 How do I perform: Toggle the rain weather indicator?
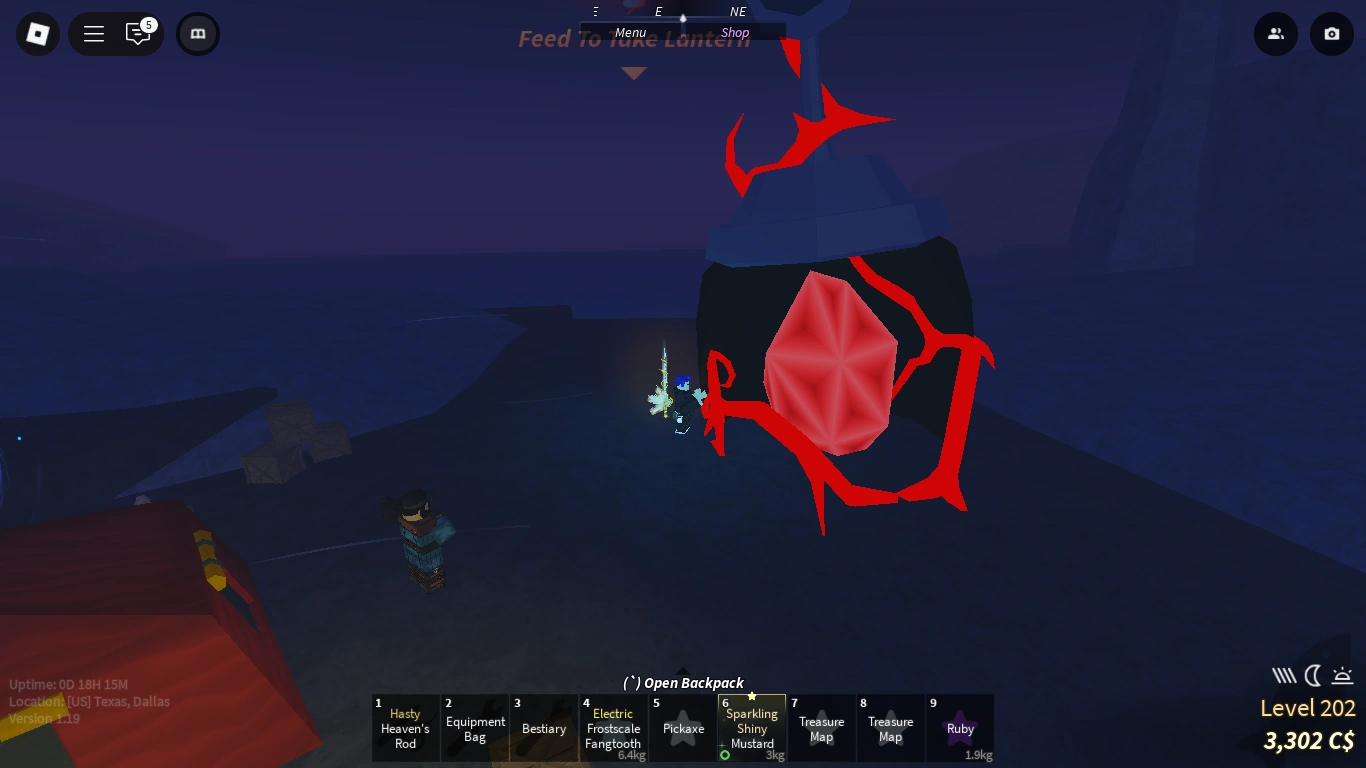(1285, 675)
